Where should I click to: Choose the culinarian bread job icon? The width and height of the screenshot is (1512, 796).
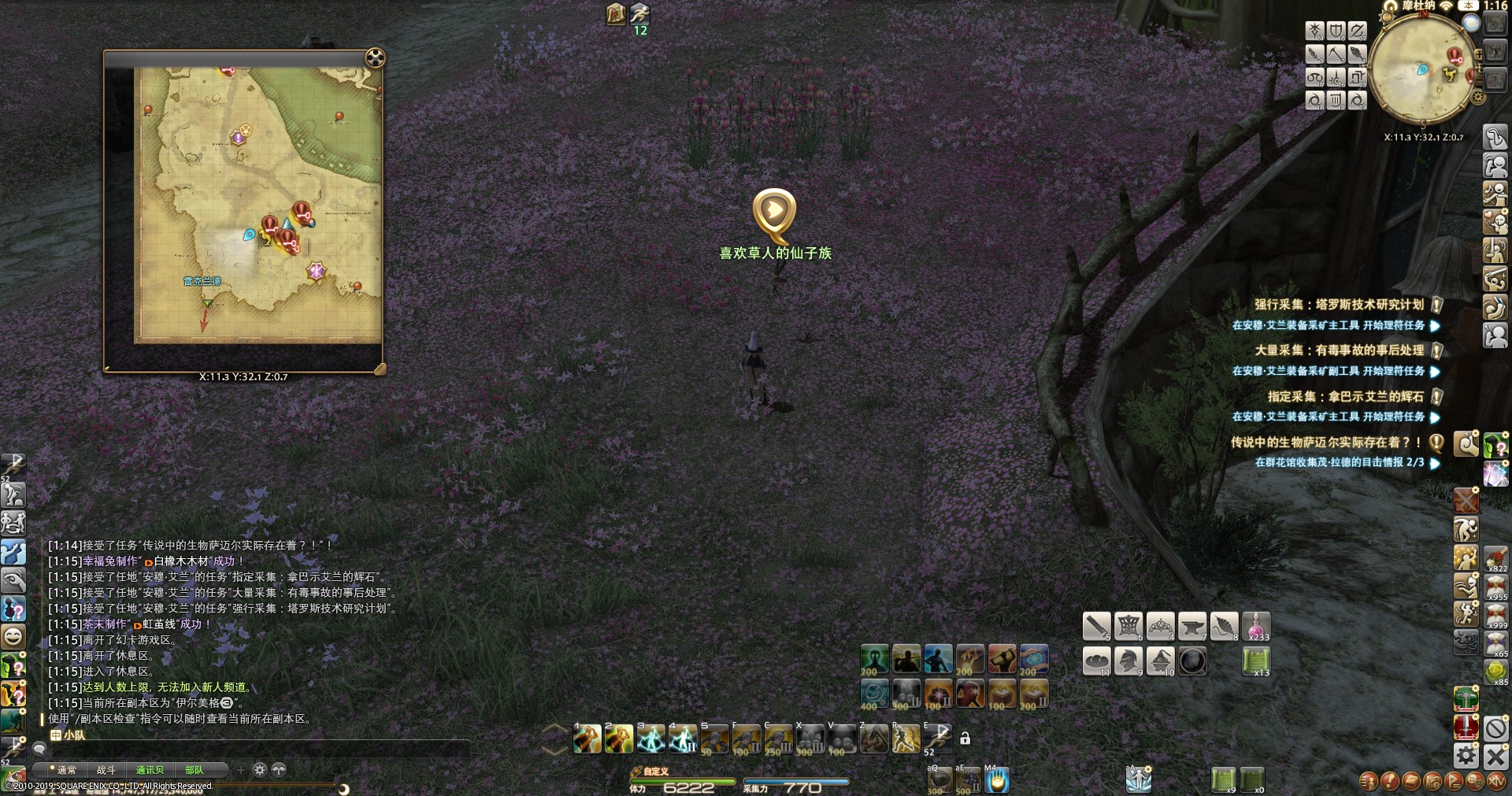point(1097,661)
